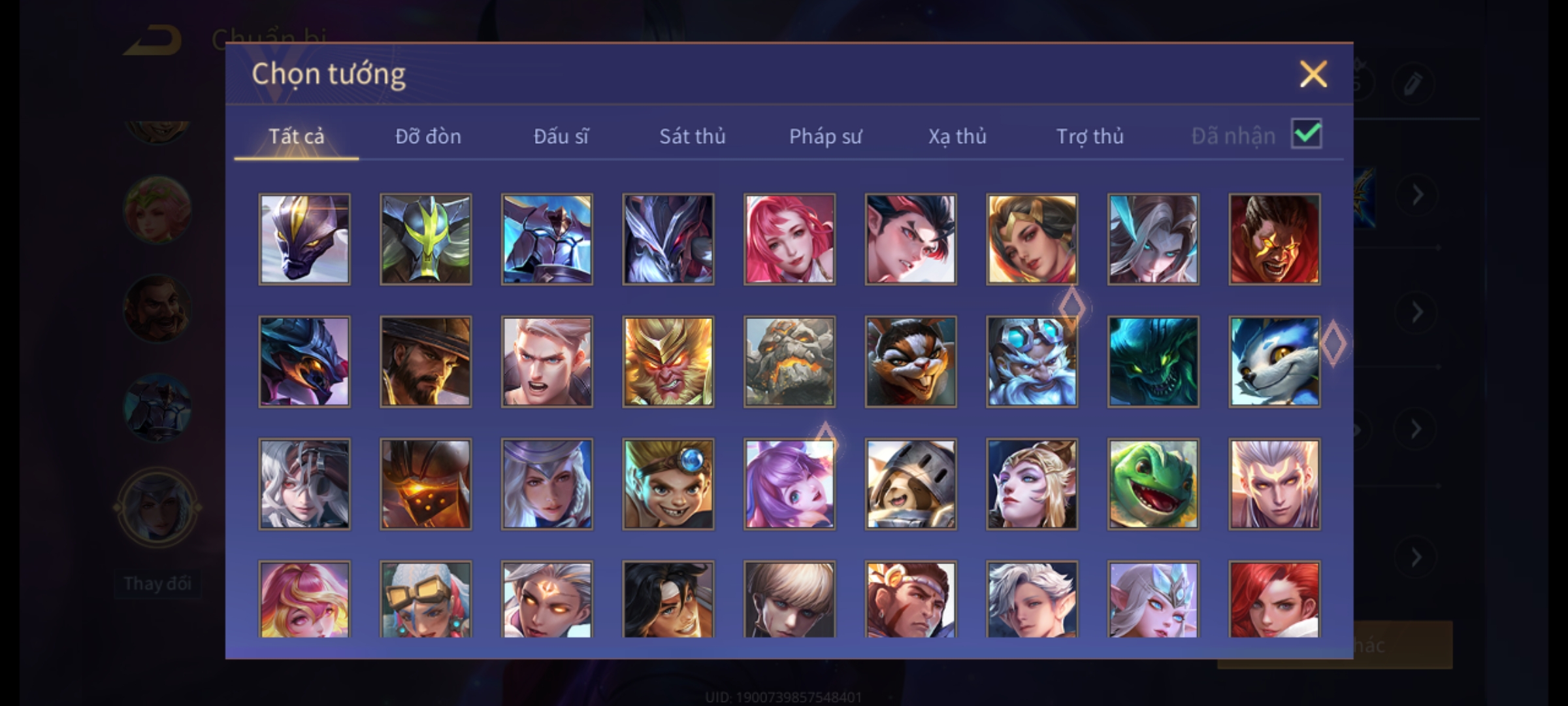The height and width of the screenshot is (706, 1568).
Task: Pick the golden monkey king hero
Action: point(668,362)
